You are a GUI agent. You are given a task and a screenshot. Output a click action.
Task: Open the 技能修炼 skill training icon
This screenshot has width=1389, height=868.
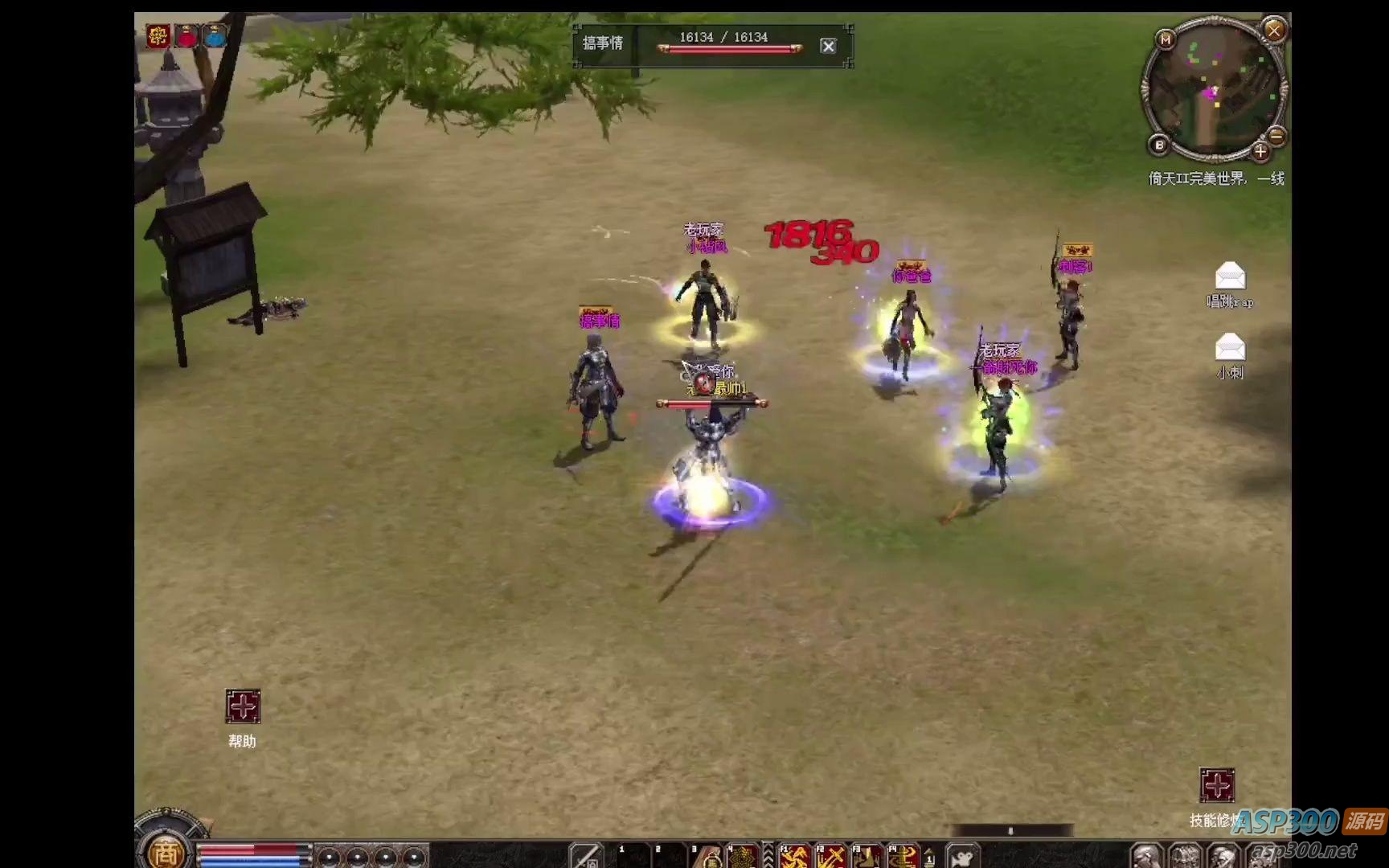tap(1217, 785)
